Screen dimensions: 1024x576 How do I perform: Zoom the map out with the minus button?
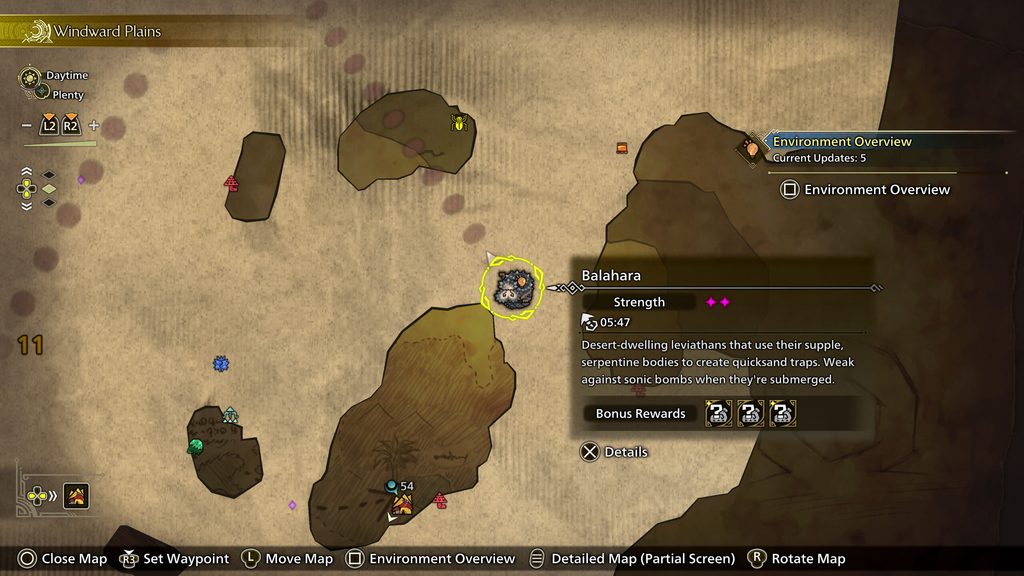click(26, 126)
